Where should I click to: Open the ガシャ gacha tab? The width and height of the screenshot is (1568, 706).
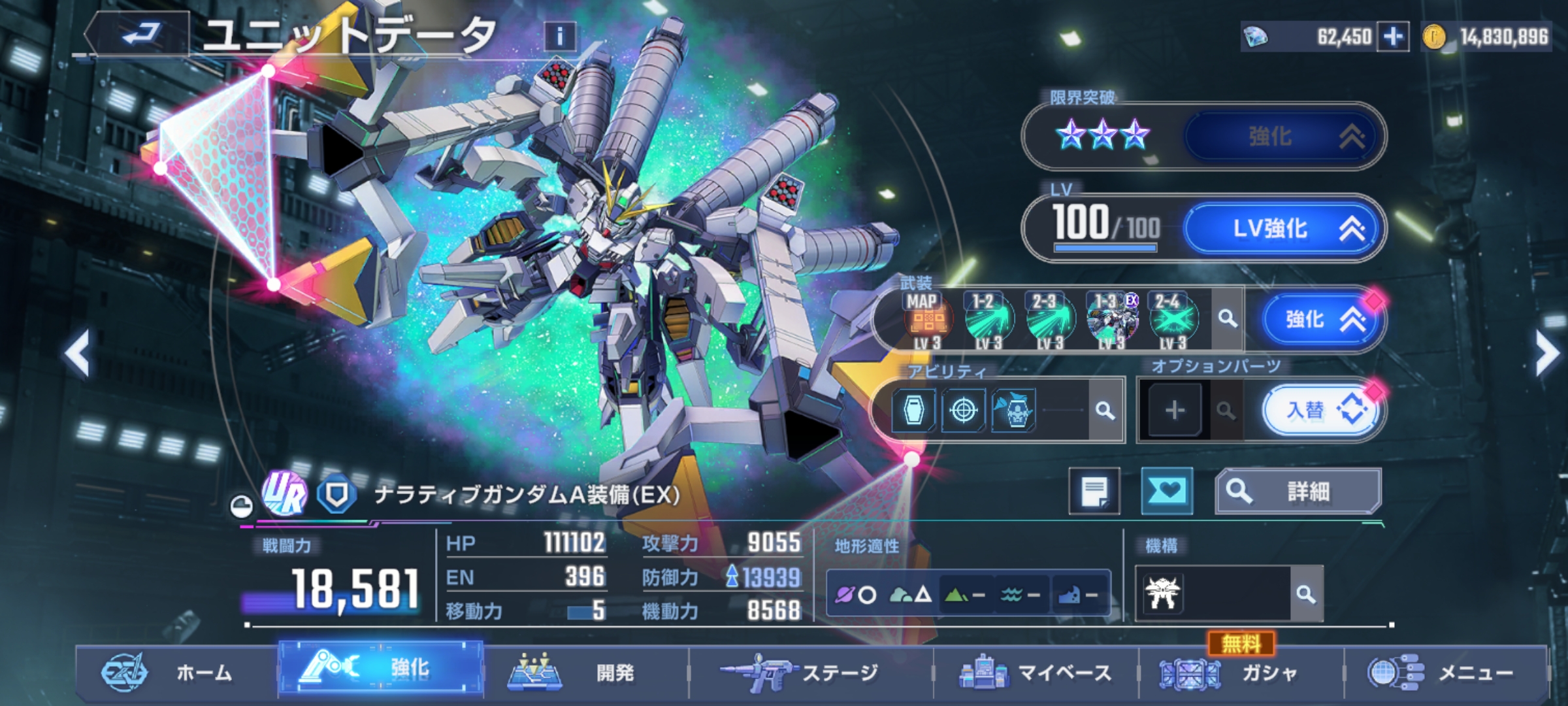tap(1240, 672)
